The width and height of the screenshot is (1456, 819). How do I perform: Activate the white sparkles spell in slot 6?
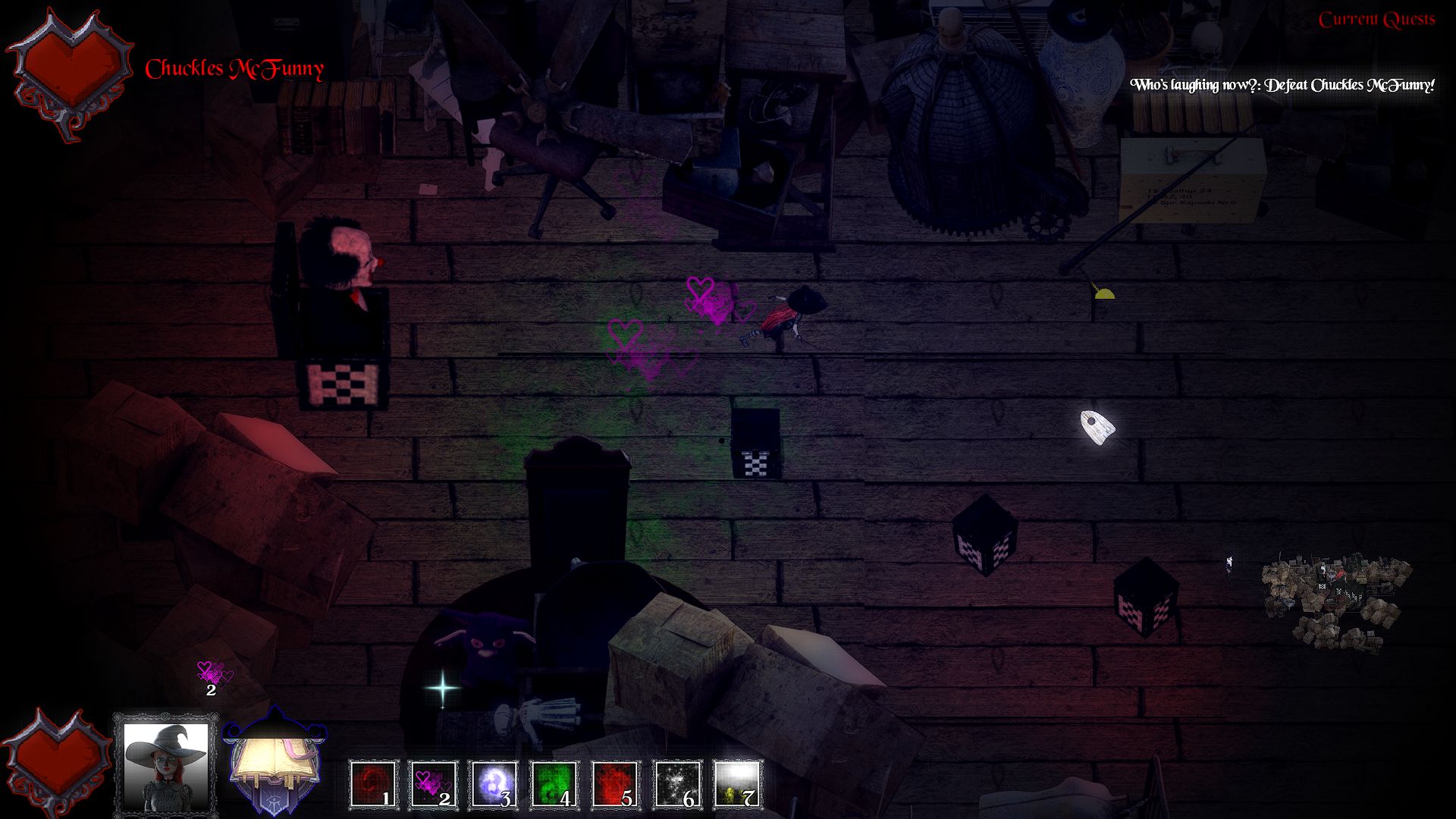676,784
